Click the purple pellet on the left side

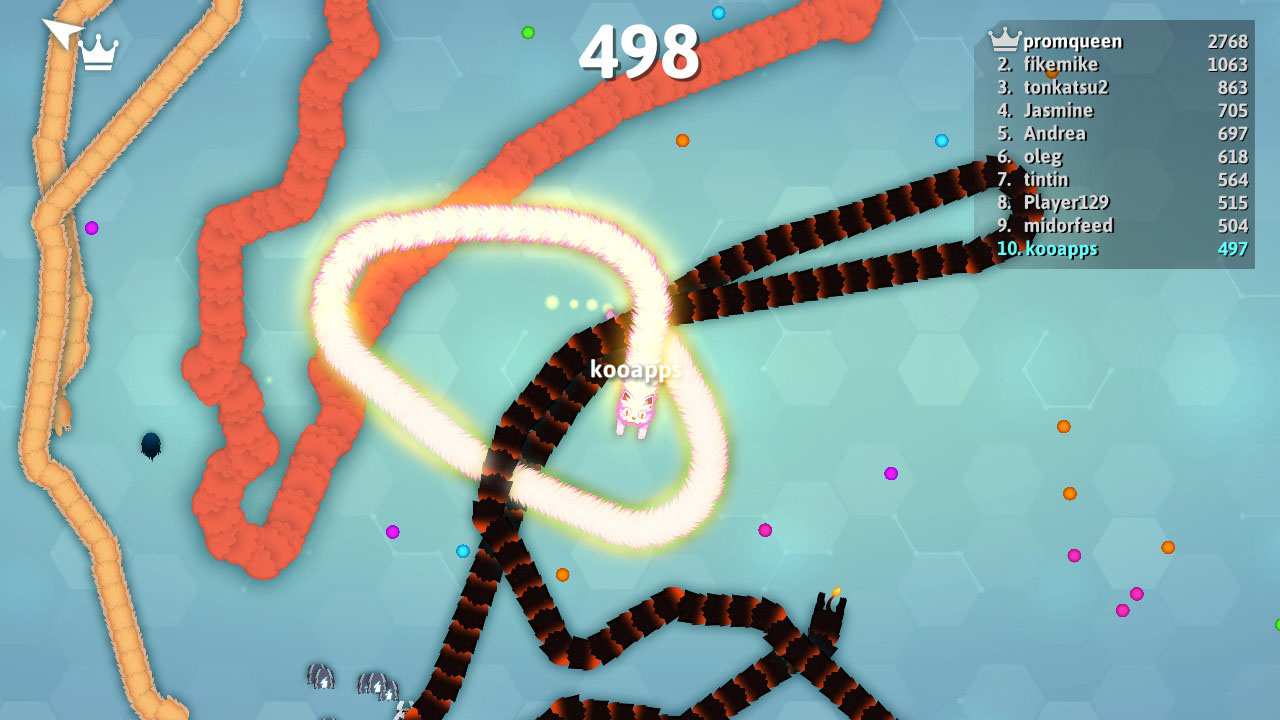(93, 229)
